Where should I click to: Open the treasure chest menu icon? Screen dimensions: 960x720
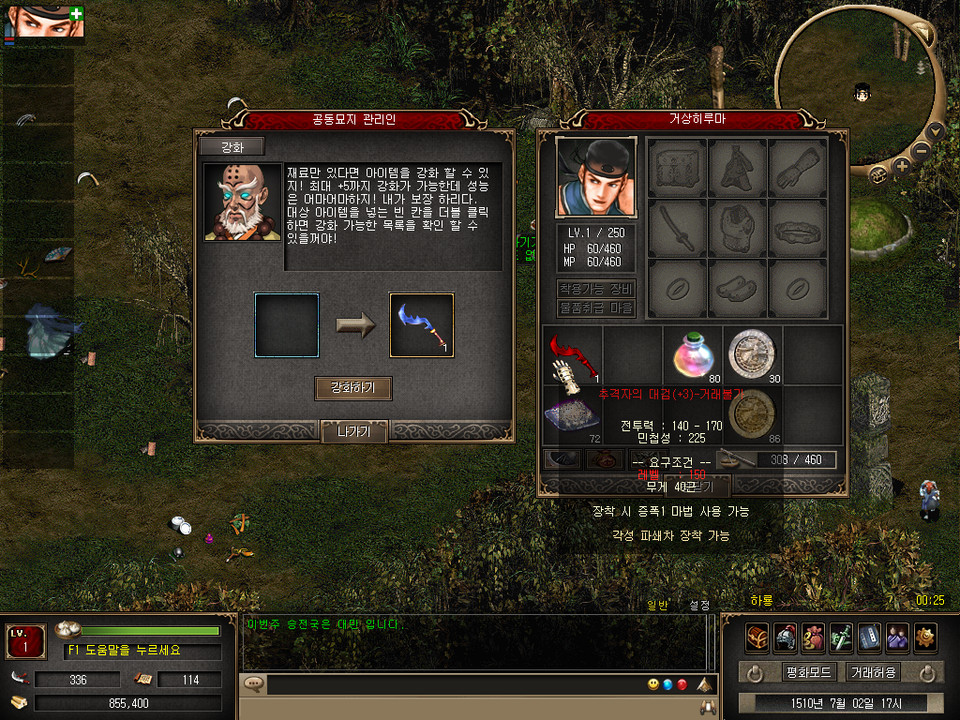pyautogui.click(x=757, y=635)
